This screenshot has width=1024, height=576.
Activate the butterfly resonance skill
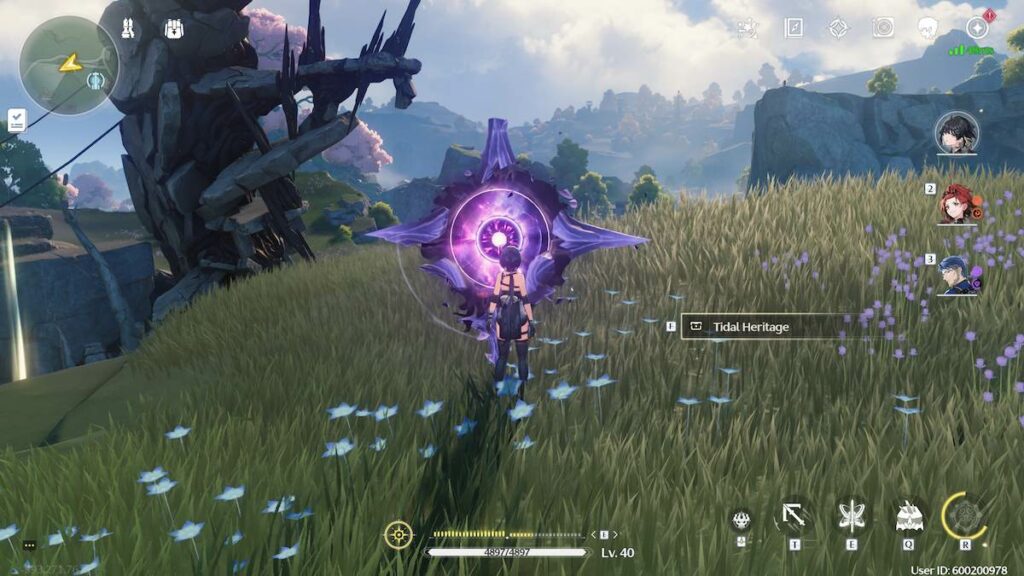tap(851, 517)
